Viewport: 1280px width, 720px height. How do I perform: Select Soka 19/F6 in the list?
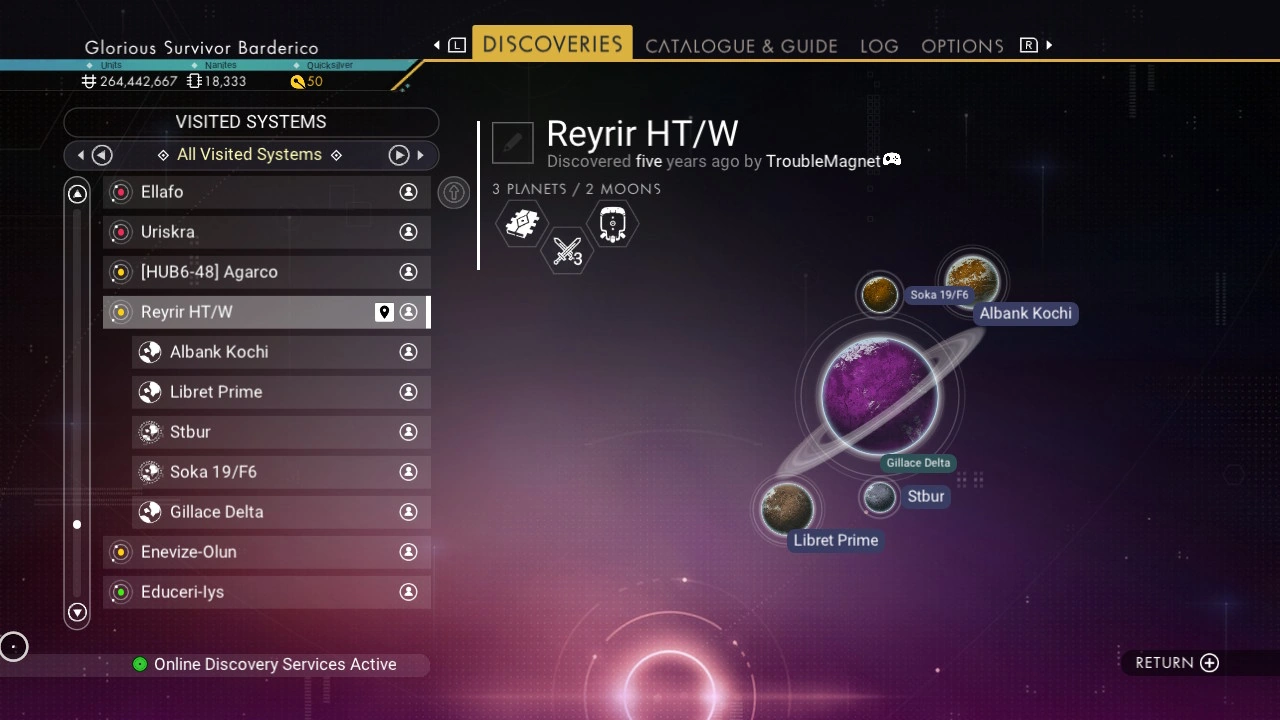280,472
